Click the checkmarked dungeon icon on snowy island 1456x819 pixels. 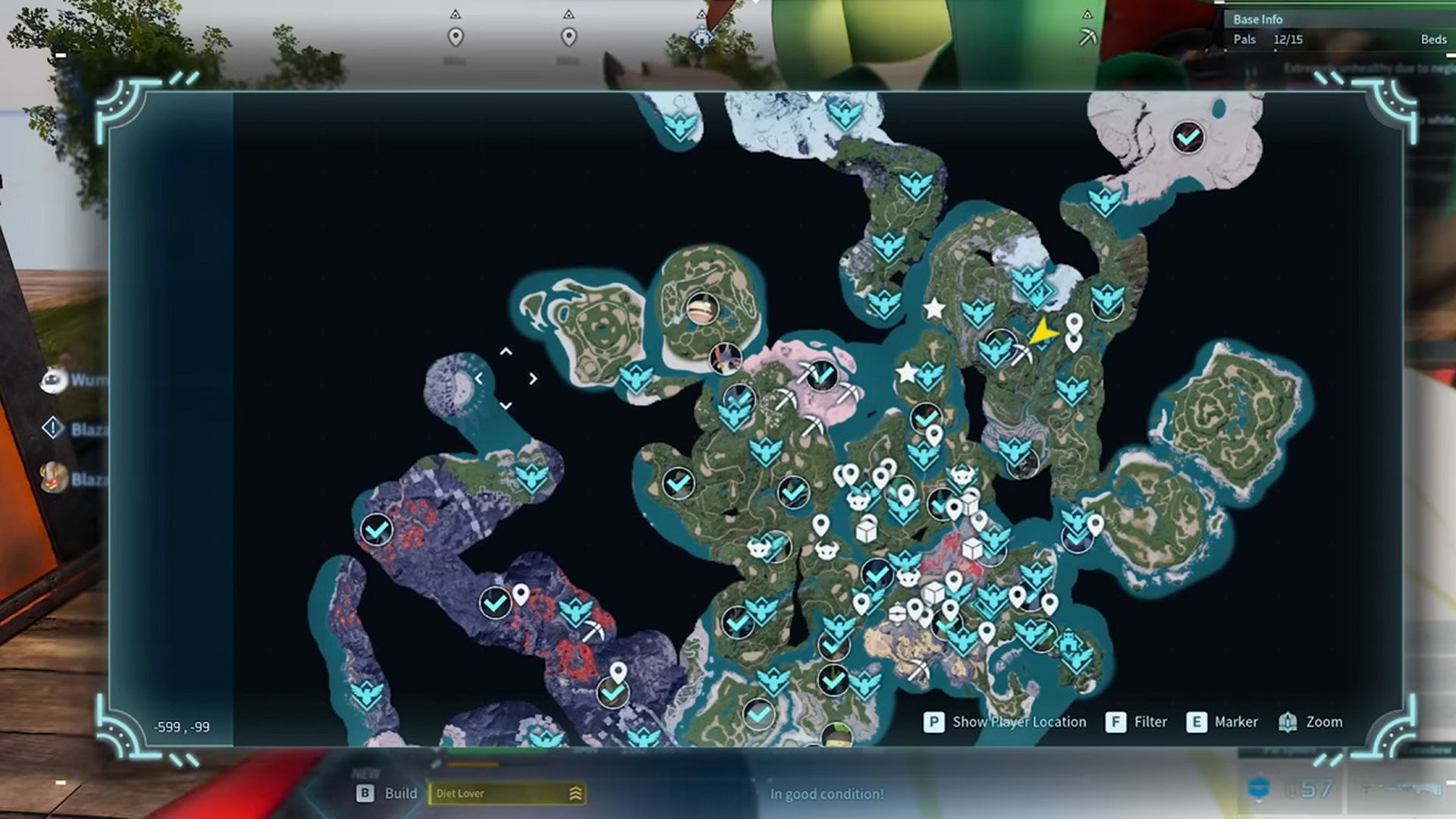(1188, 137)
